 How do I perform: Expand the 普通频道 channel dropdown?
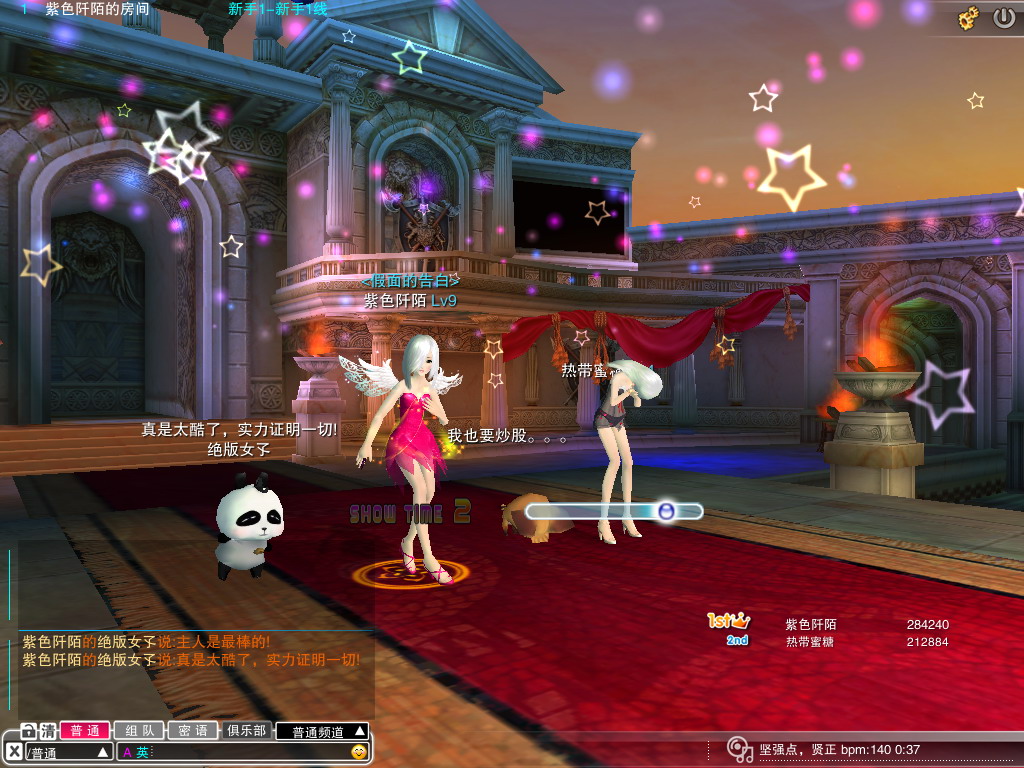[x=322, y=731]
